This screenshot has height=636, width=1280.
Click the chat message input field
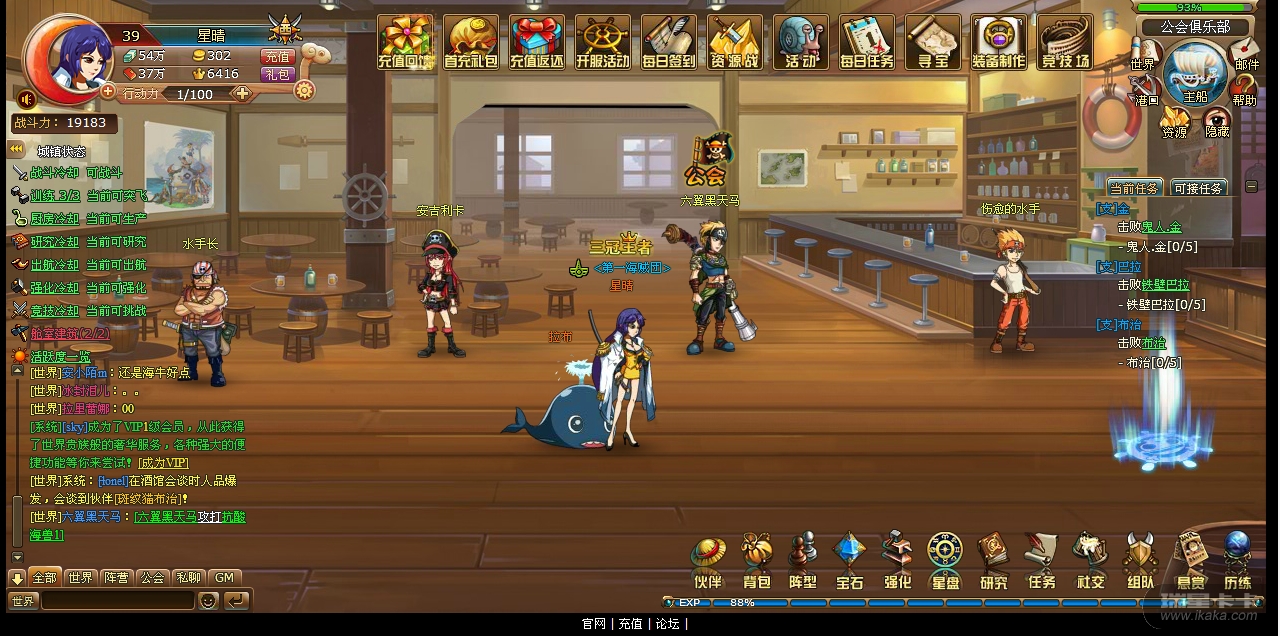[117, 600]
